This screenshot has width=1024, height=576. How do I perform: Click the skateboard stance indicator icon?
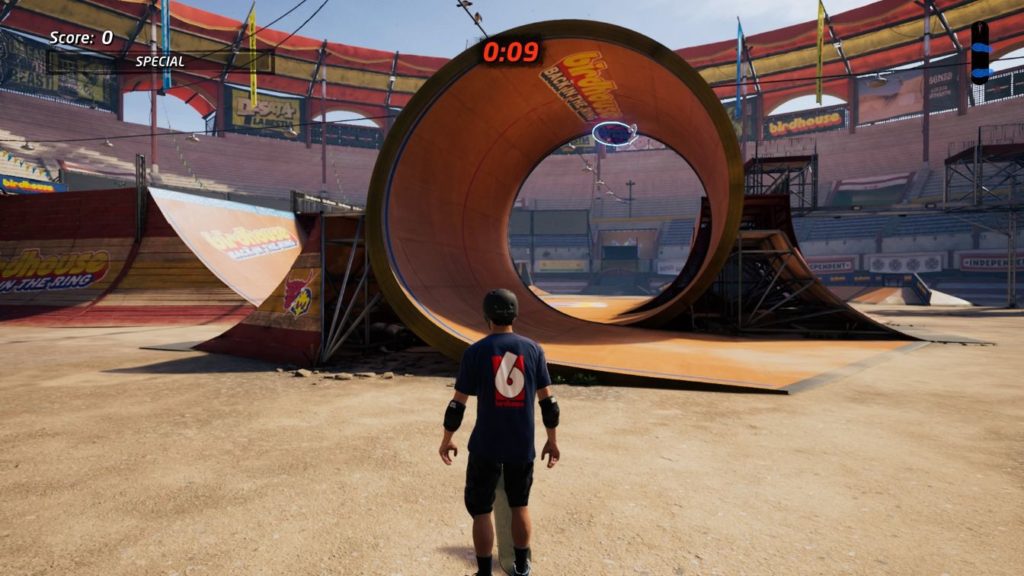coord(979,52)
